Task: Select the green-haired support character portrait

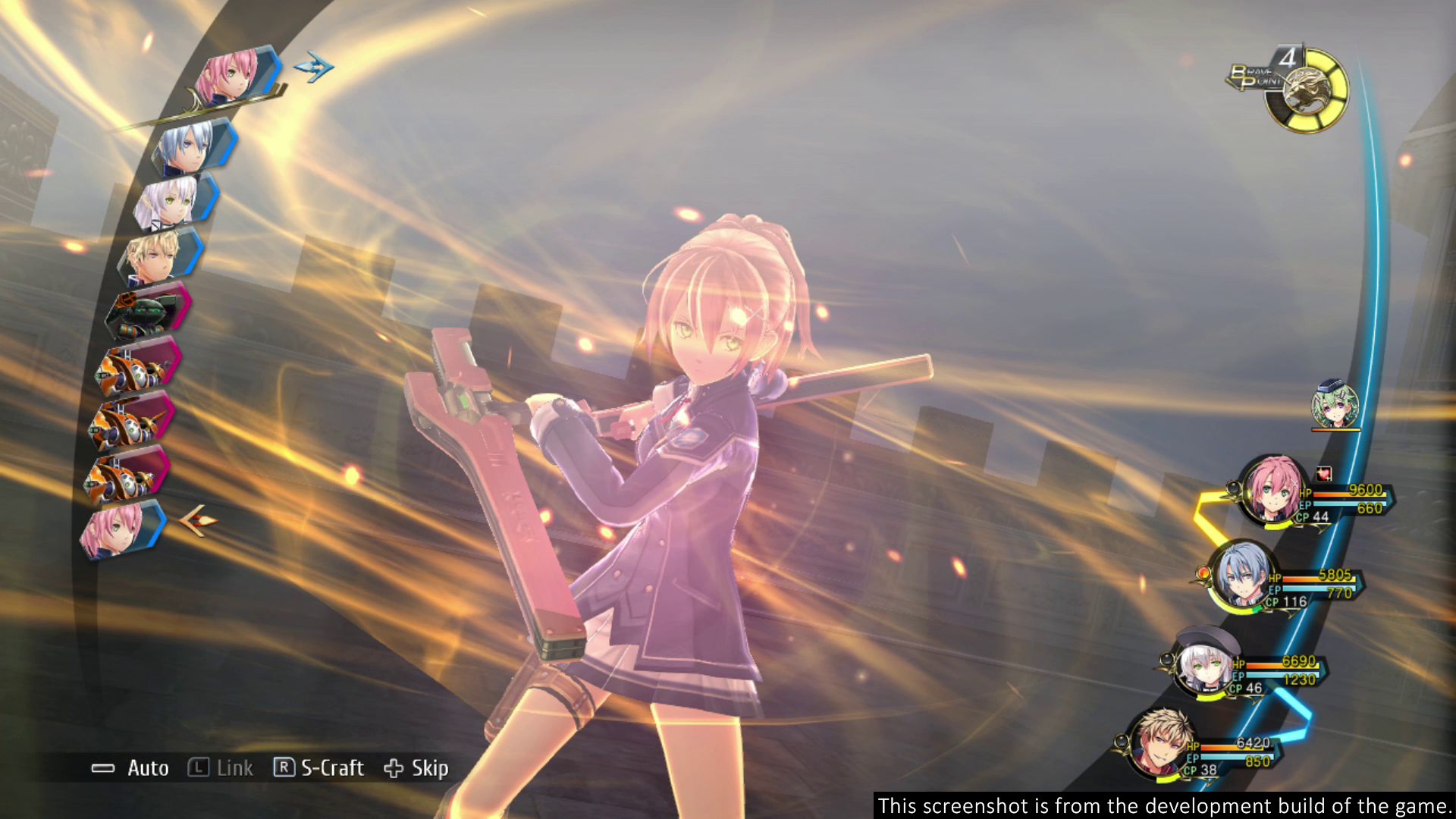Action: pos(1335,406)
